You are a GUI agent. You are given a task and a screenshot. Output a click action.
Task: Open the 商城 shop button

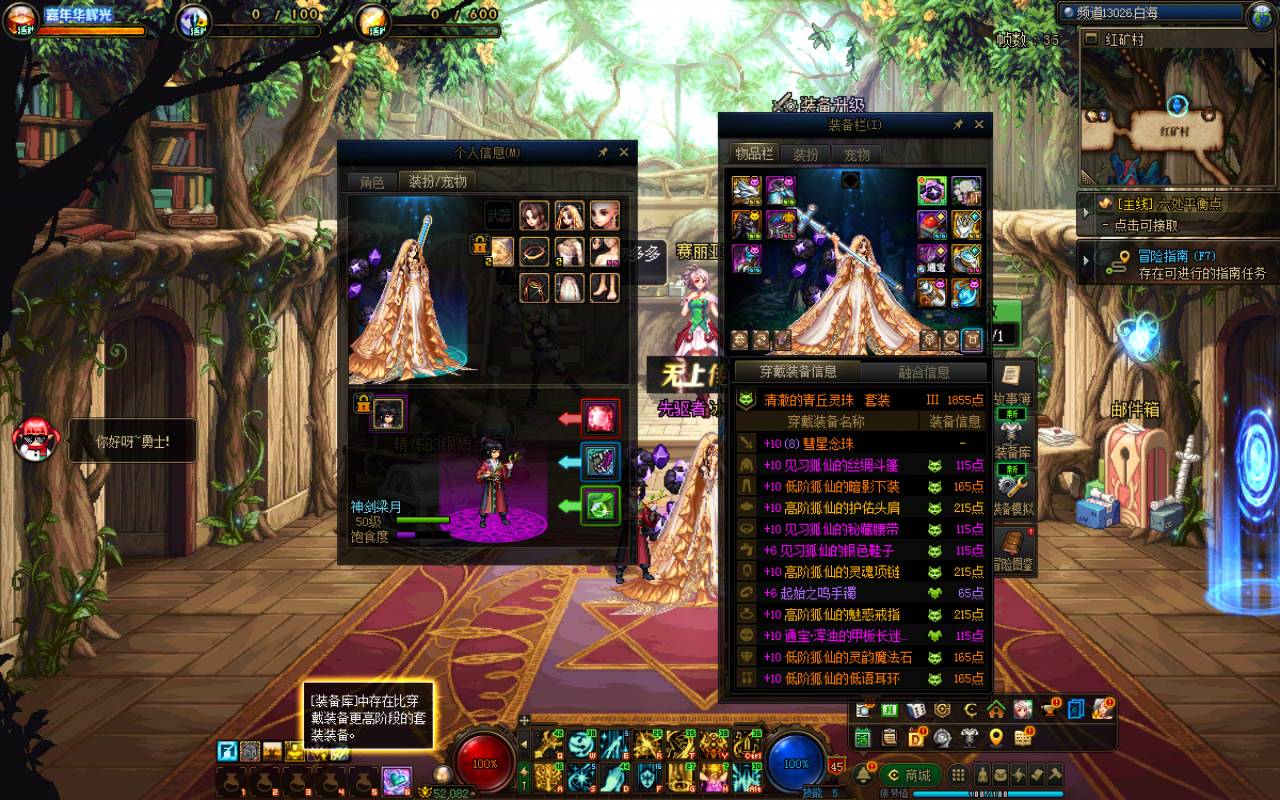910,775
